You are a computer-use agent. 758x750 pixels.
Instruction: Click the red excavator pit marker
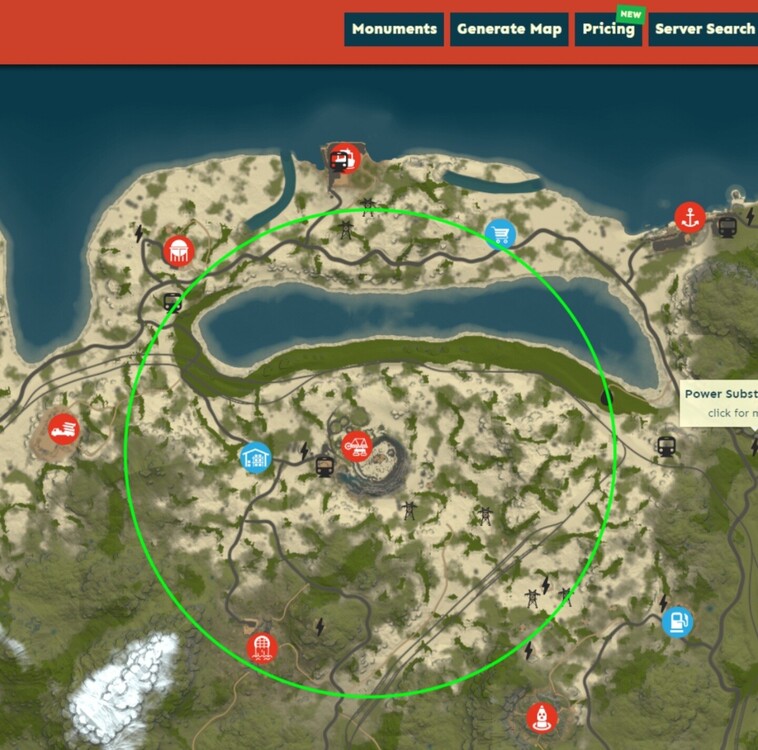pyautogui.click(x=355, y=446)
